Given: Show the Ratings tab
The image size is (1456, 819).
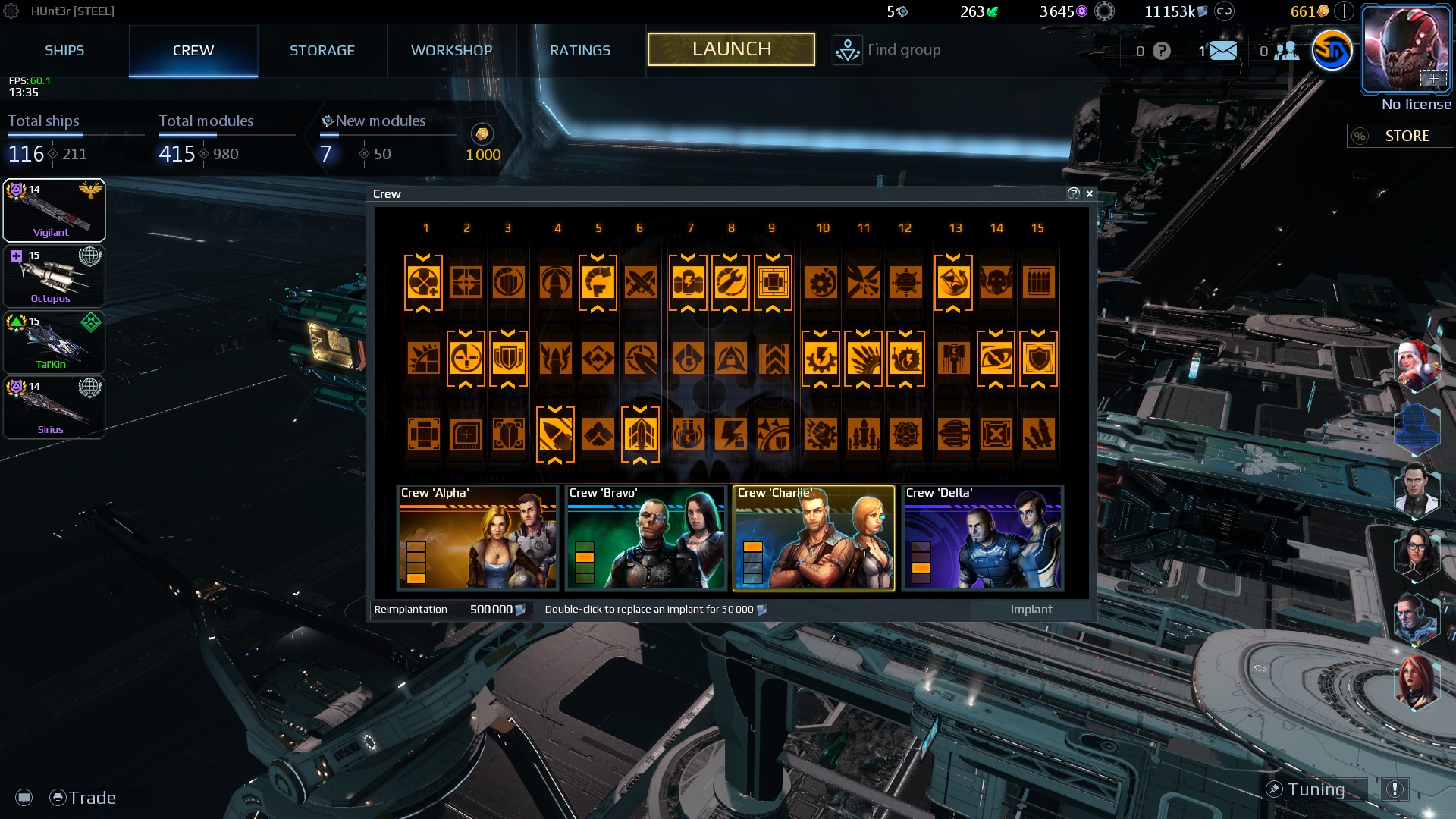Looking at the screenshot, I should 580,51.
